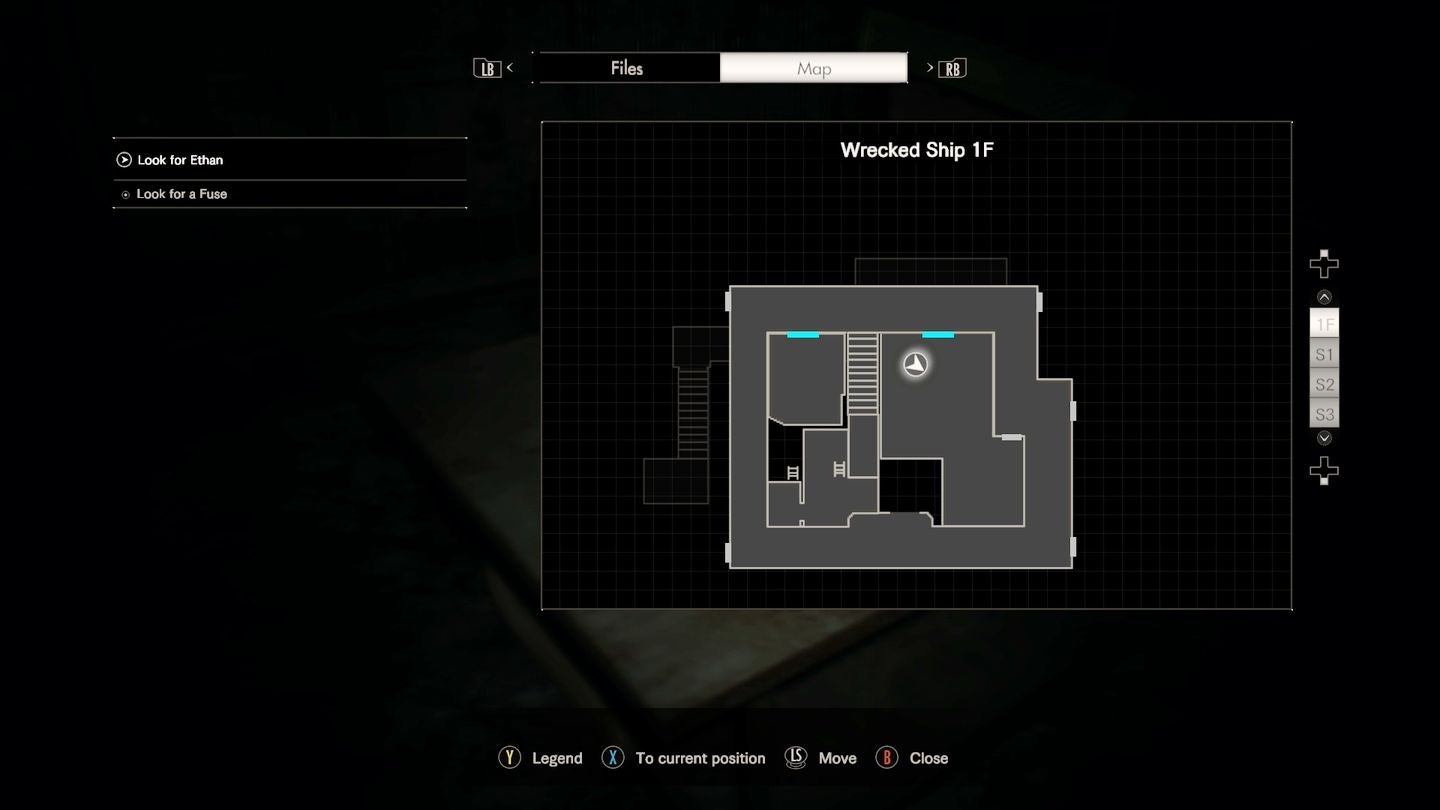Click the floor-down arrow below S3
The height and width of the screenshot is (810, 1440).
click(1324, 438)
